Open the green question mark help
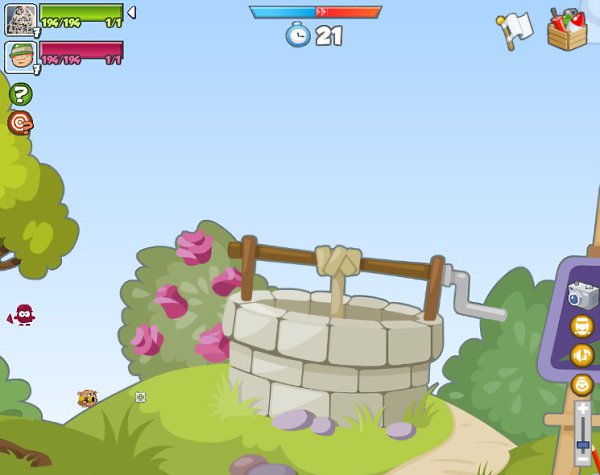This screenshot has width=600, height=475. point(20,94)
